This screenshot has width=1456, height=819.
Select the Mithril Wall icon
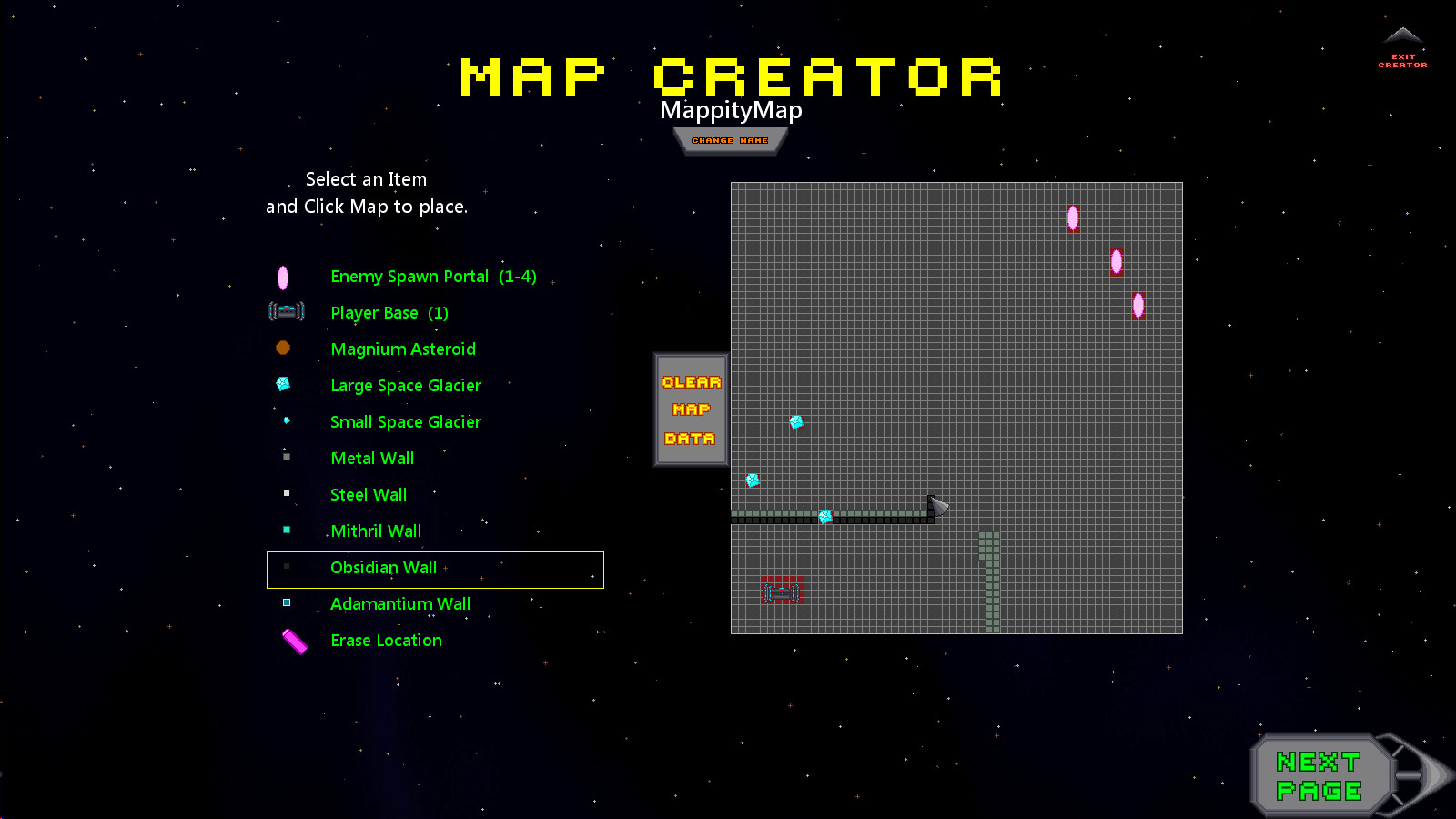[286, 529]
